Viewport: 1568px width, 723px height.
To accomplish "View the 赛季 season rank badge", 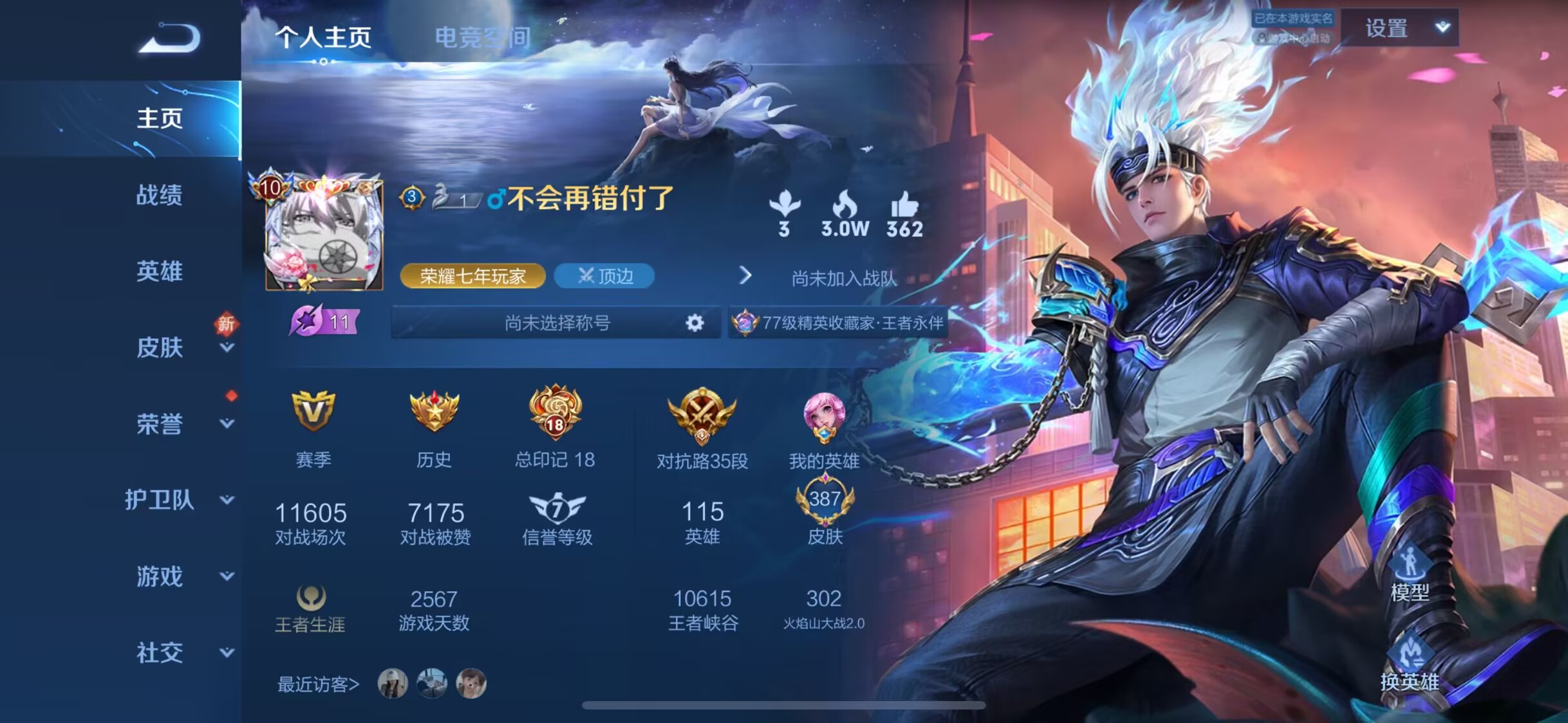I will pos(313,411).
